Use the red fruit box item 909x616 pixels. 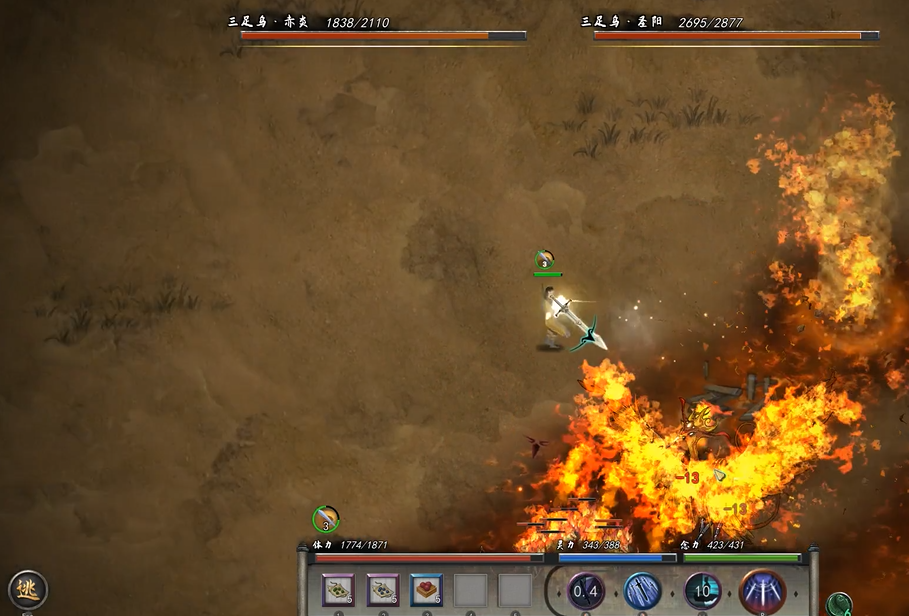pos(427,590)
